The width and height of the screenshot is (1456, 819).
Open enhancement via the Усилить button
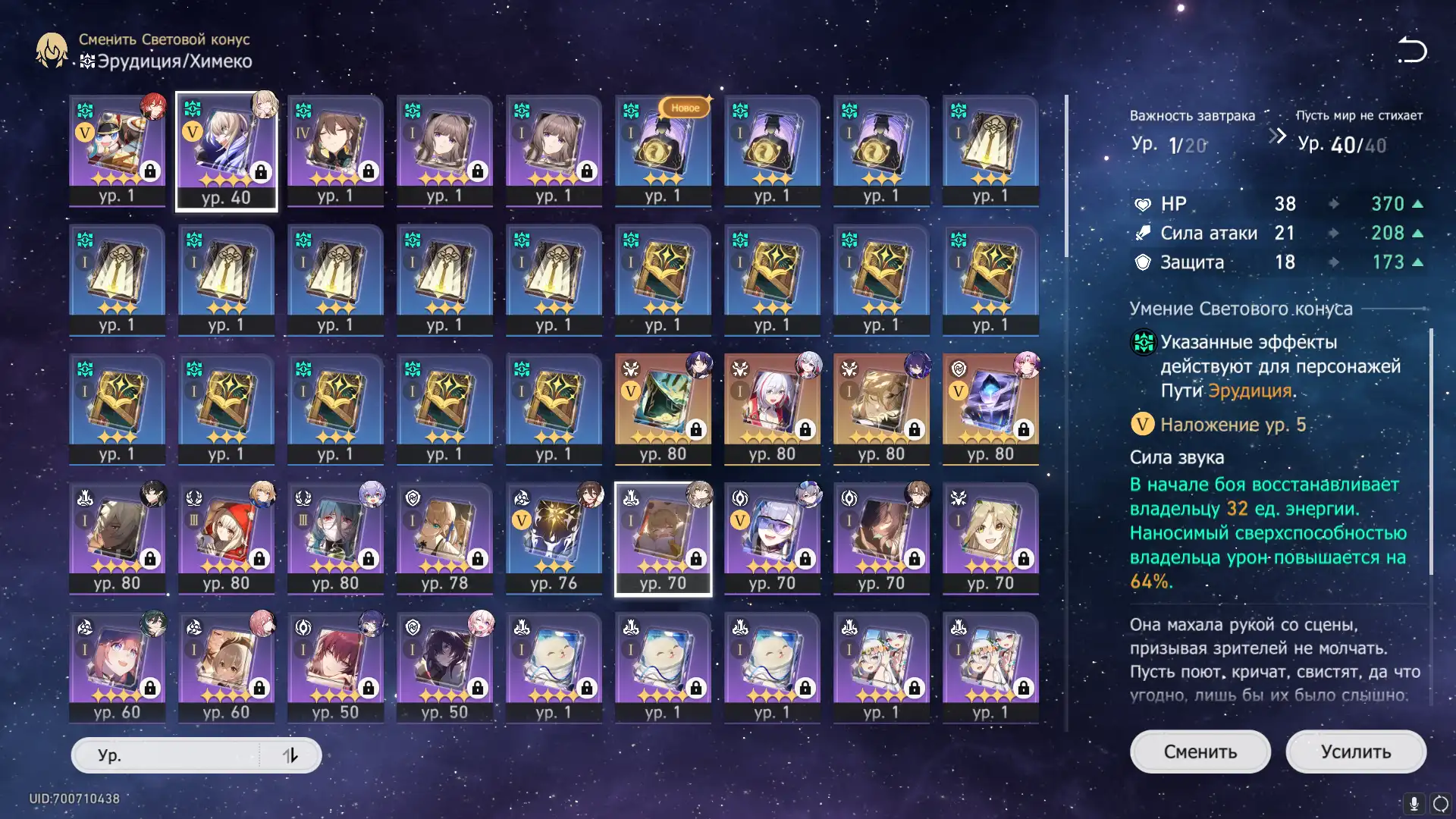[x=1355, y=752]
